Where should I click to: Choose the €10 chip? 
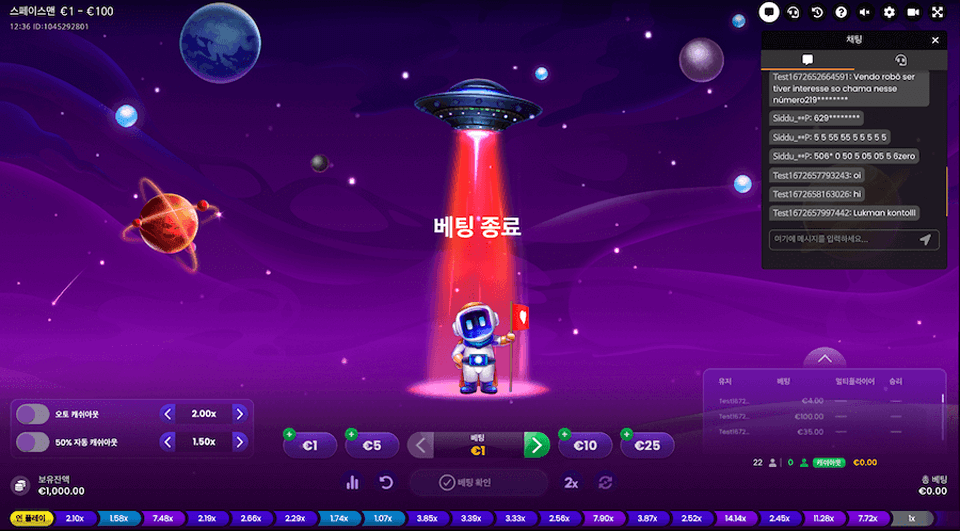point(584,446)
